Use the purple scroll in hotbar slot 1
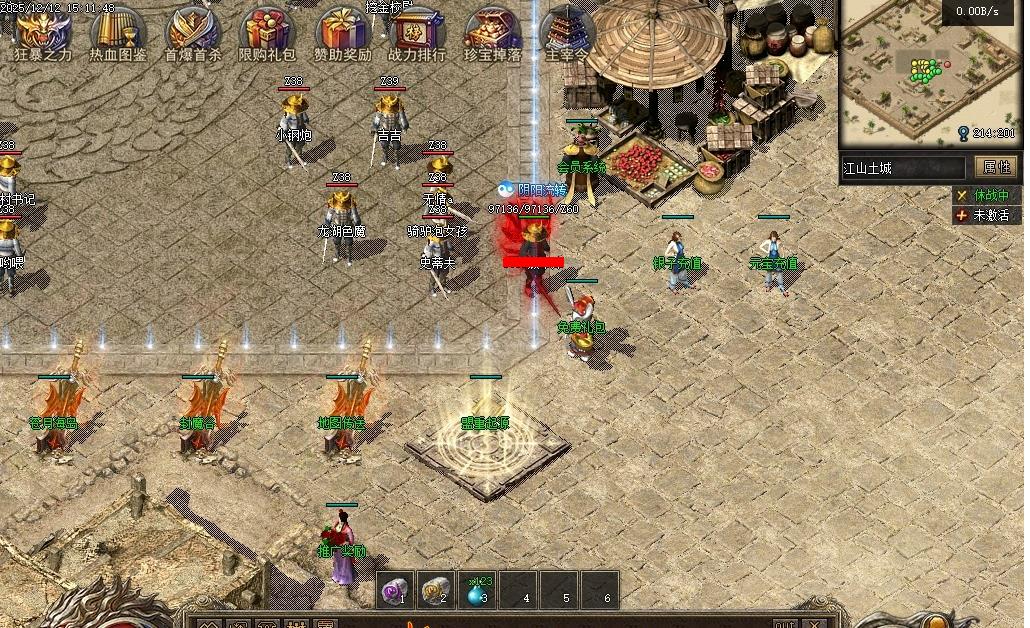 [x=396, y=590]
